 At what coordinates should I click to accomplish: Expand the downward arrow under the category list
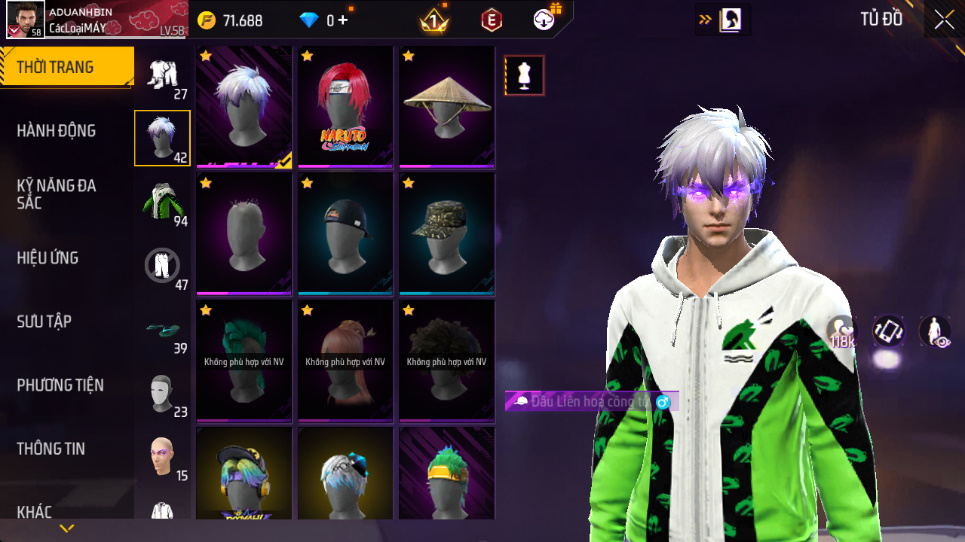click(67, 528)
